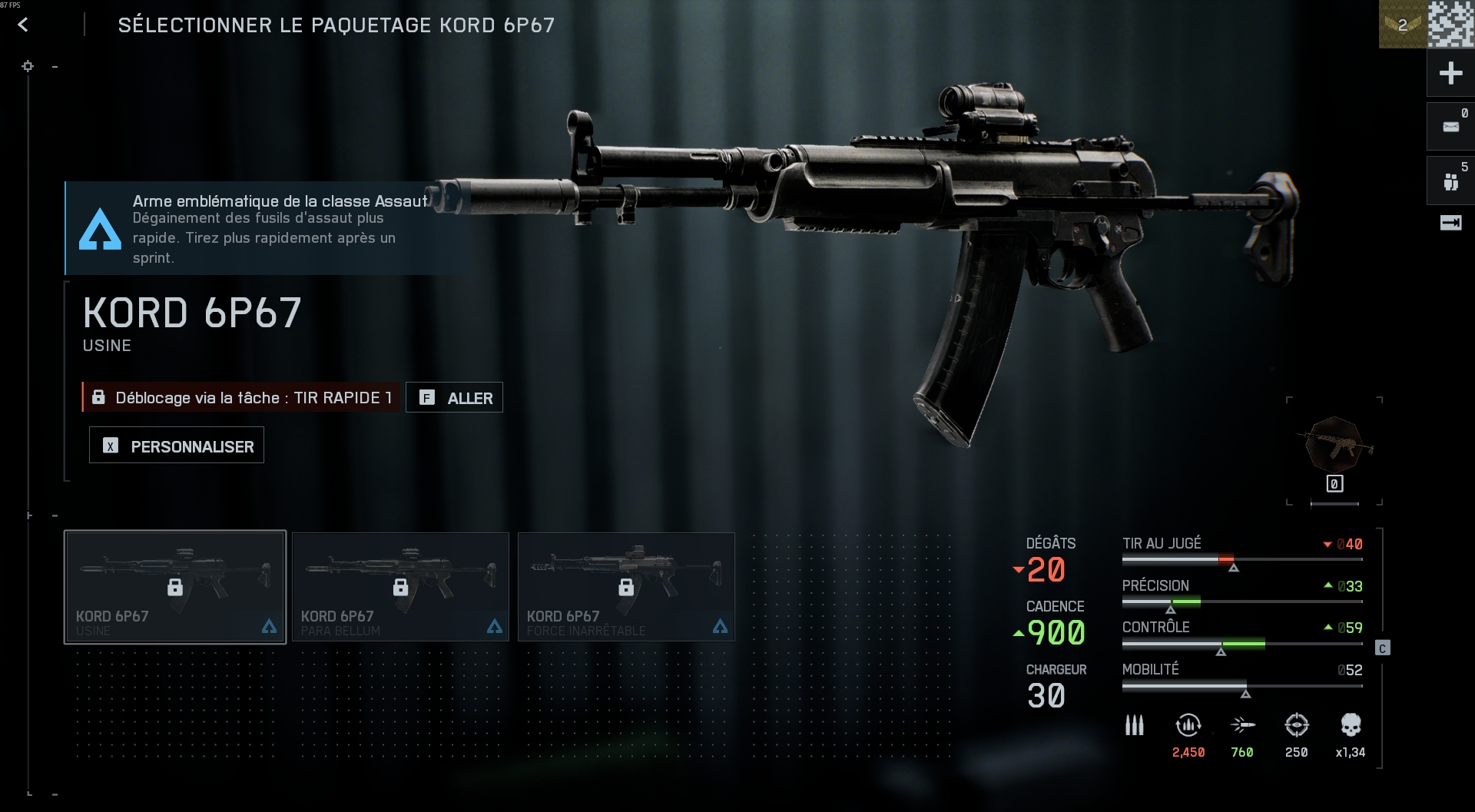Expand the DÉGÂTS decrease indicator arrow
This screenshot has height=812, width=1475.
tap(1019, 570)
